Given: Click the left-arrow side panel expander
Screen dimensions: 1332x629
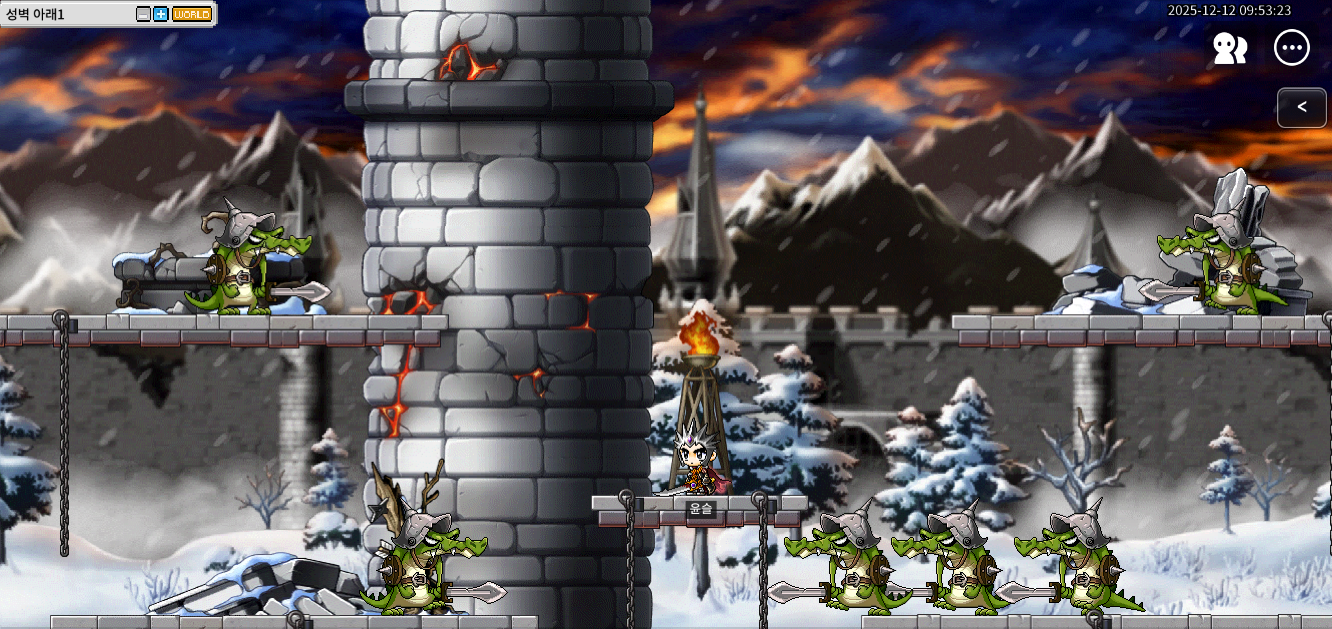Looking at the screenshot, I should coord(1301,107).
